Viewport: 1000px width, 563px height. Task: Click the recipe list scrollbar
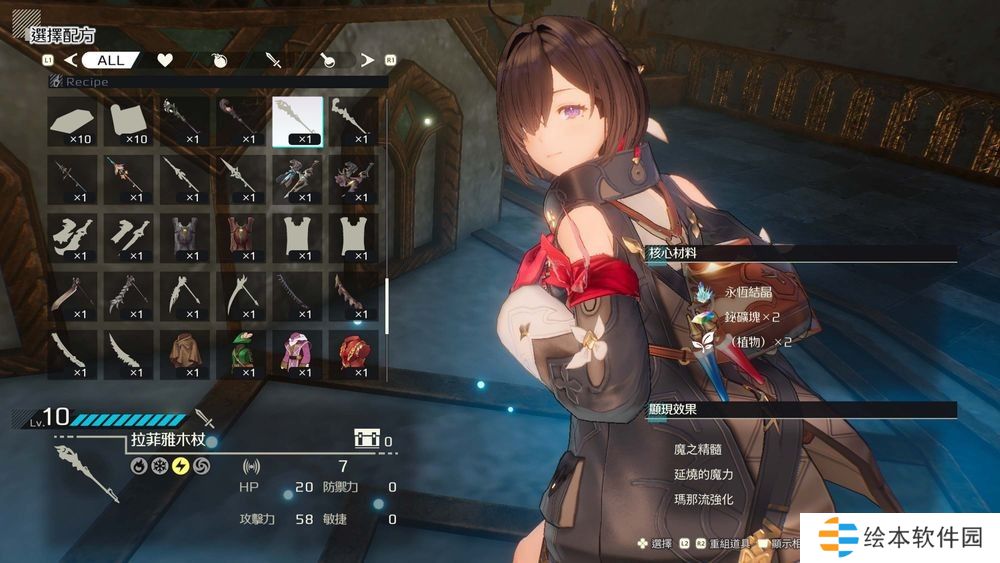click(x=387, y=305)
